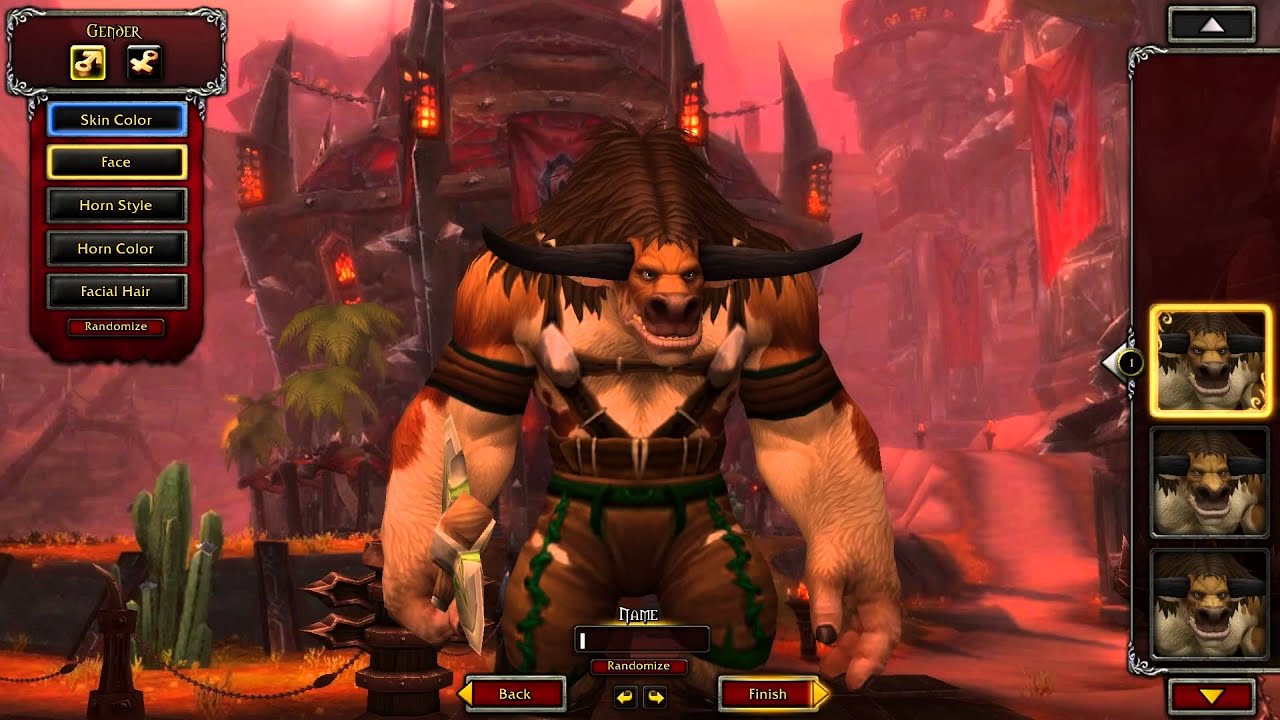Pick the bottom face thumbnail
Viewport: 1280px width, 720px height.
tap(1210, 603)
